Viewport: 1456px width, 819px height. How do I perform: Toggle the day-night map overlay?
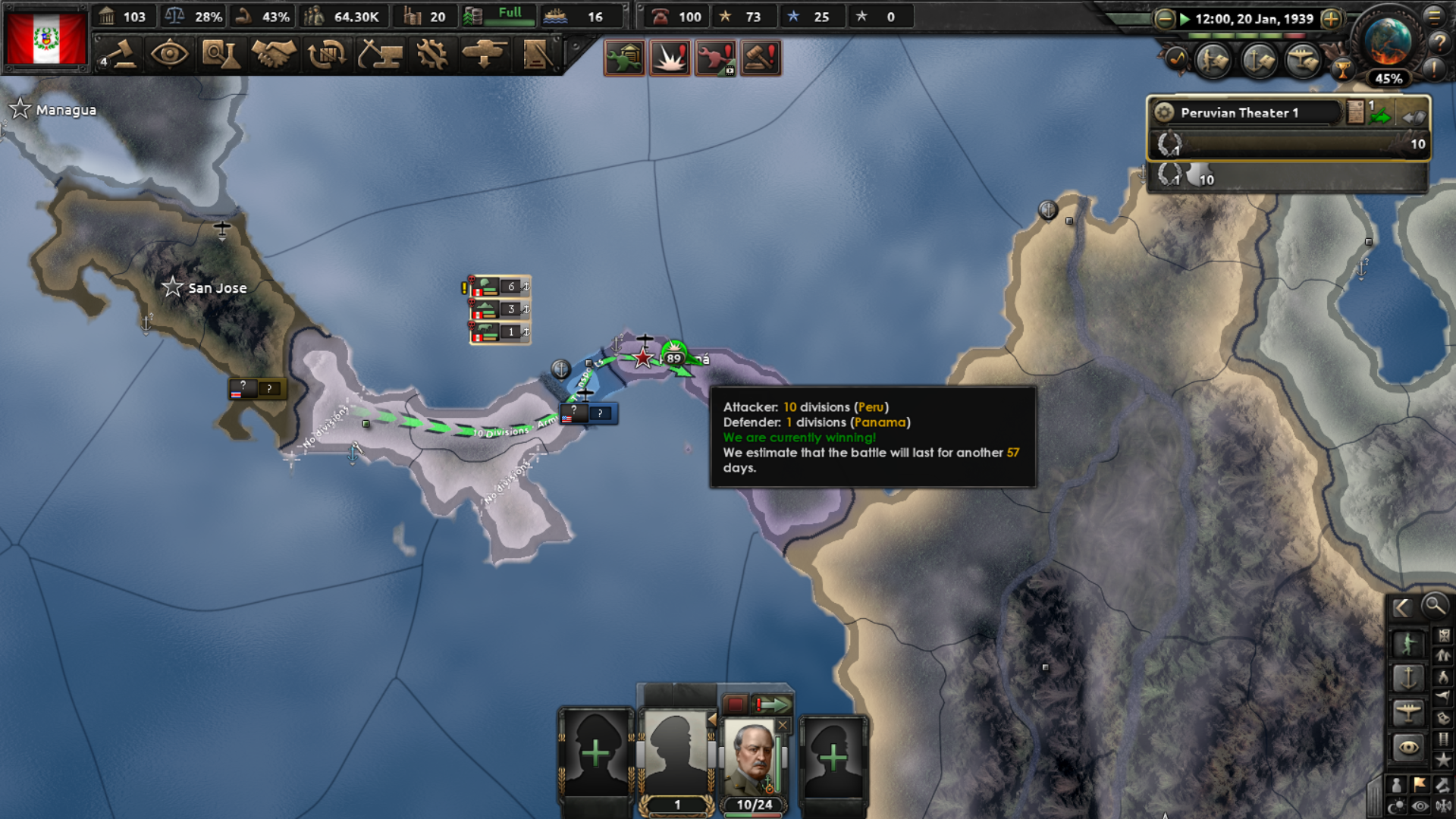[1396, 804]
